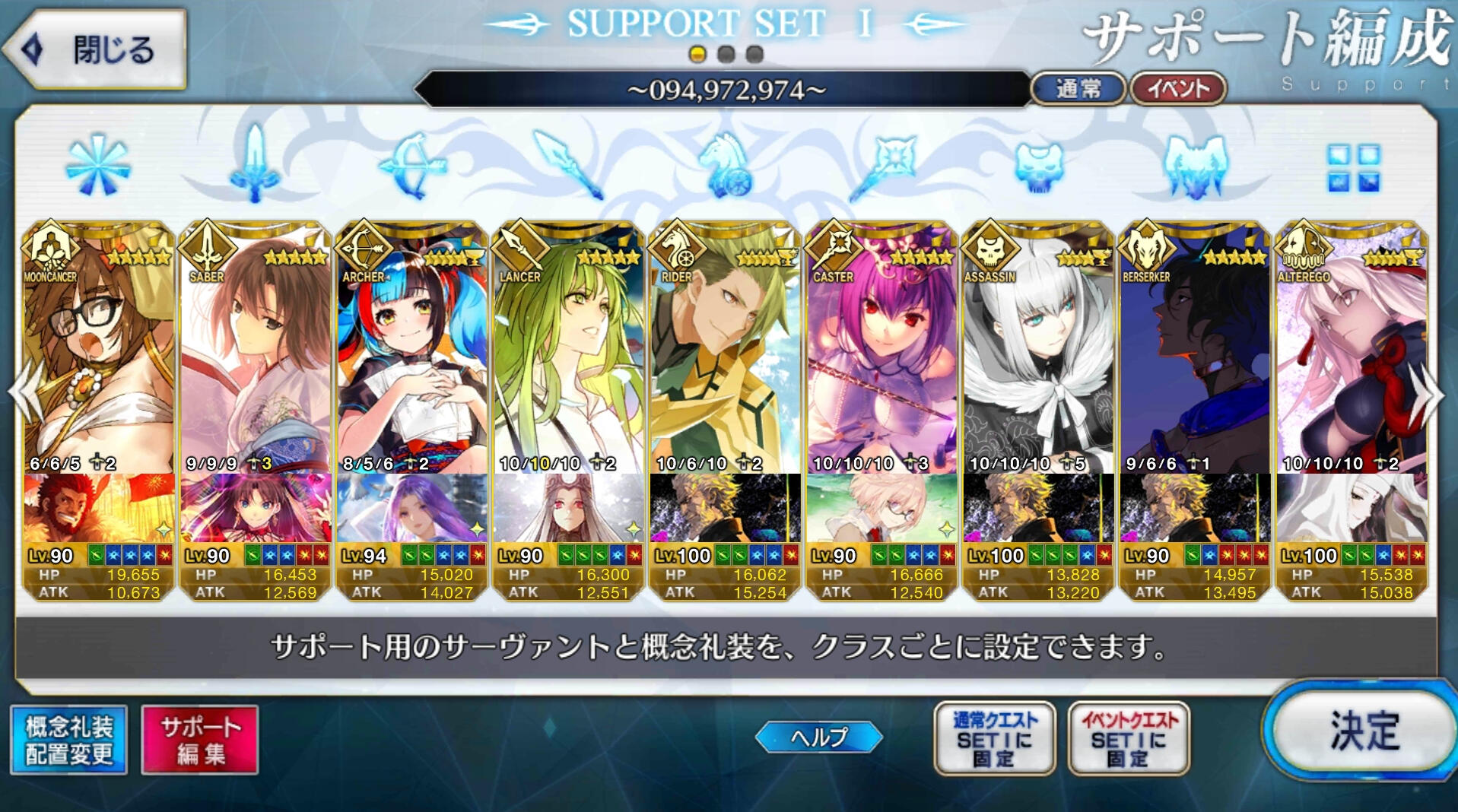Show the ヘルプ help screen

(819, 737)
